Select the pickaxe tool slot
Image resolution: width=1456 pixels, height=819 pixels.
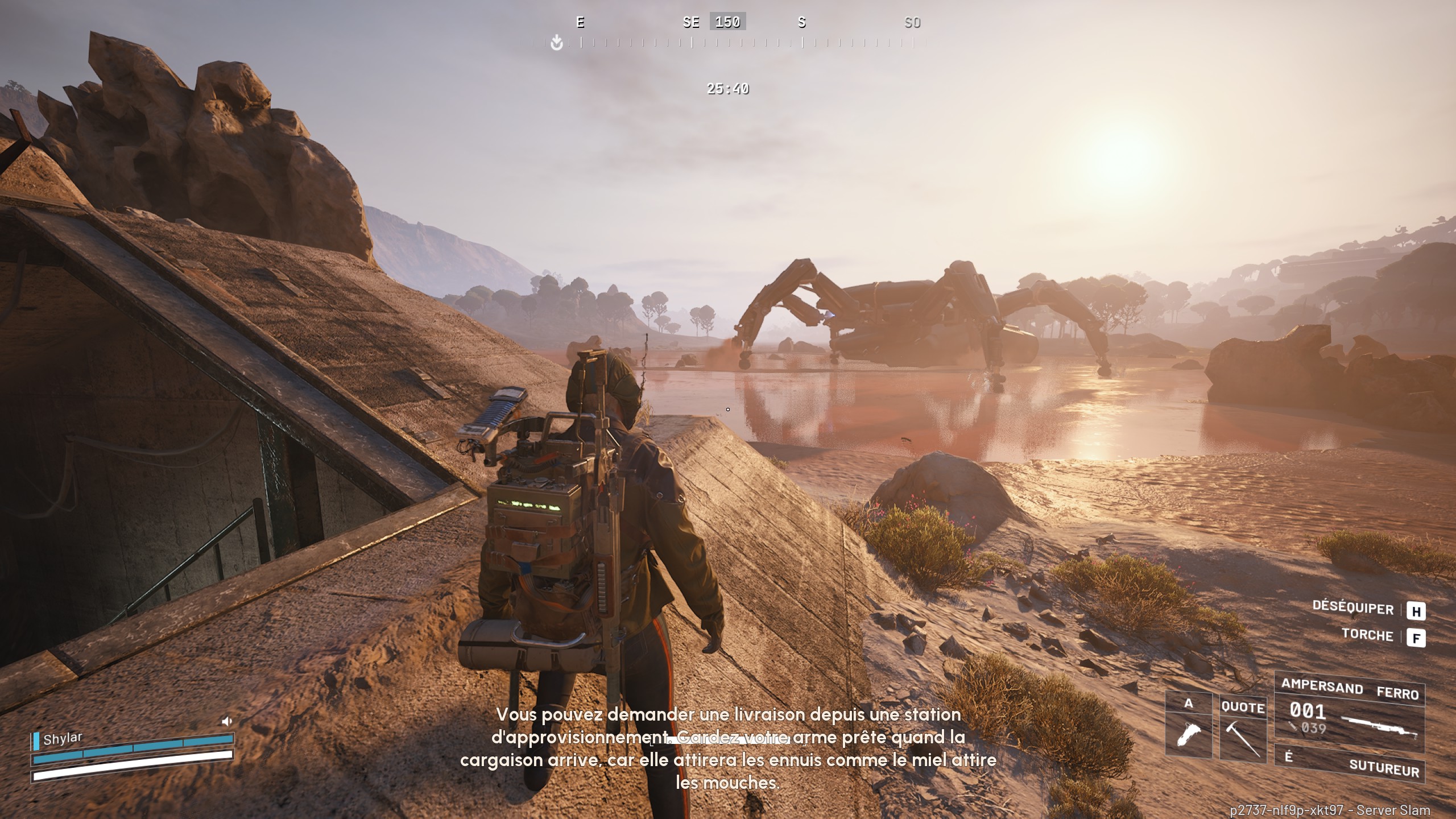pyautogui.click(x=1243, y=729)
